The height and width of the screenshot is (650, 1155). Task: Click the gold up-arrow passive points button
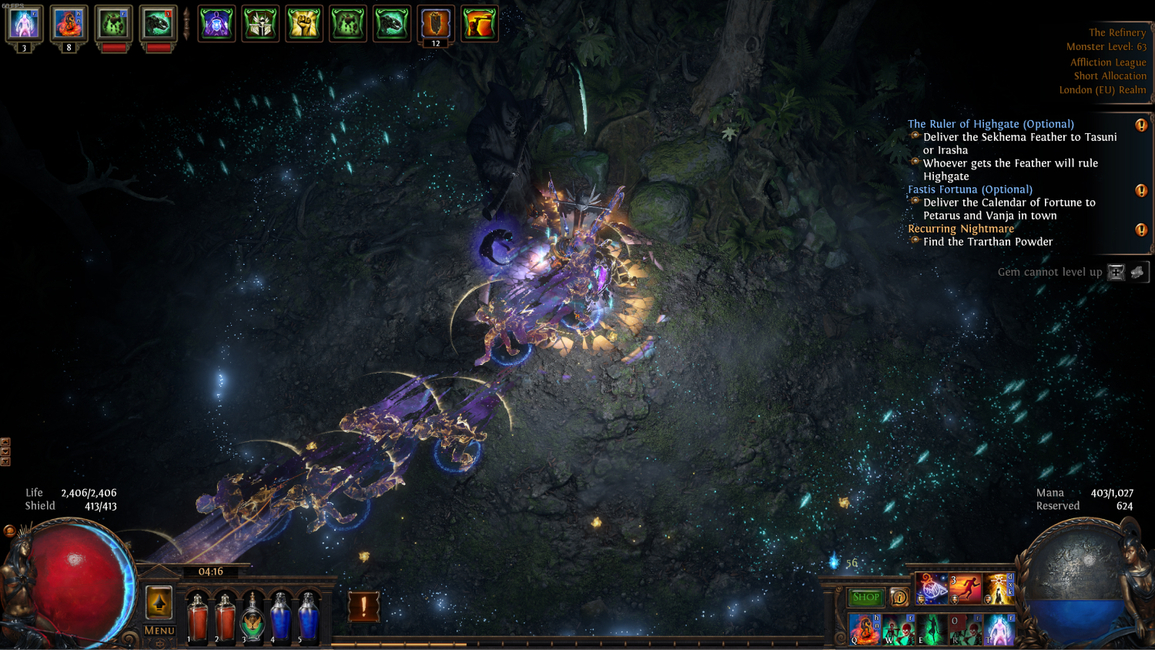point(159,602)
